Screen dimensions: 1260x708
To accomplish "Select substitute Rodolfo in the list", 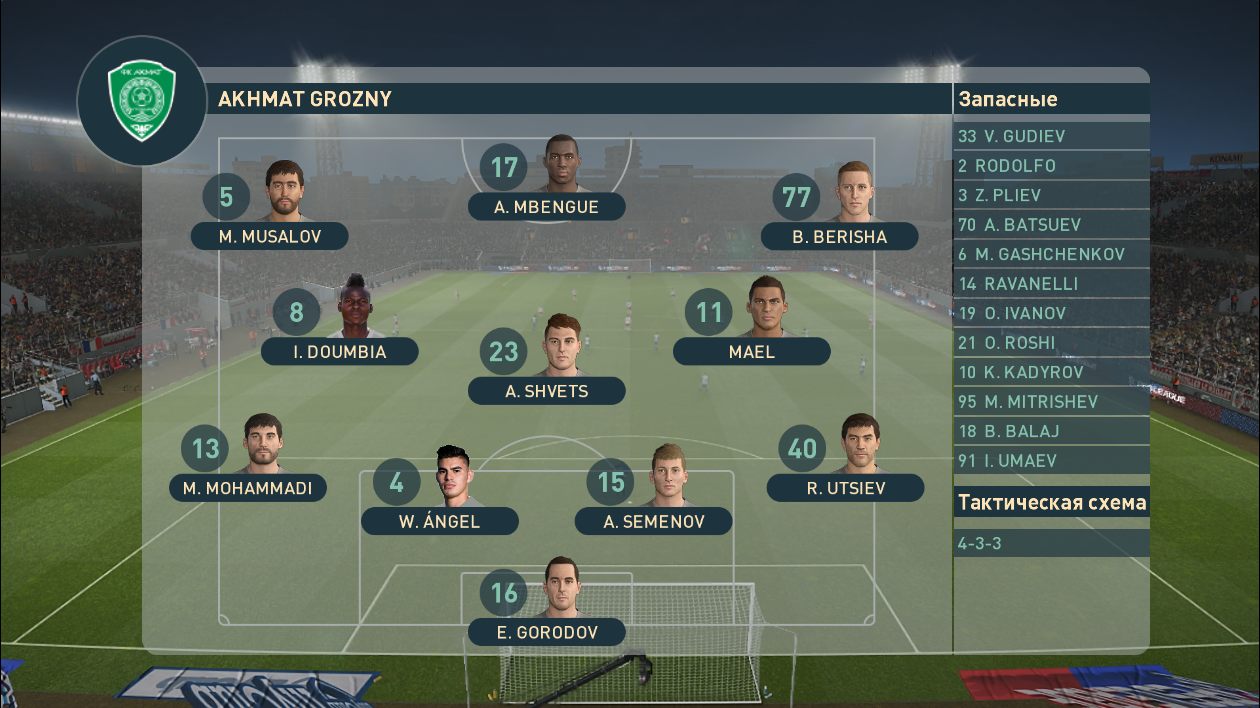I will pos(1051,166).
